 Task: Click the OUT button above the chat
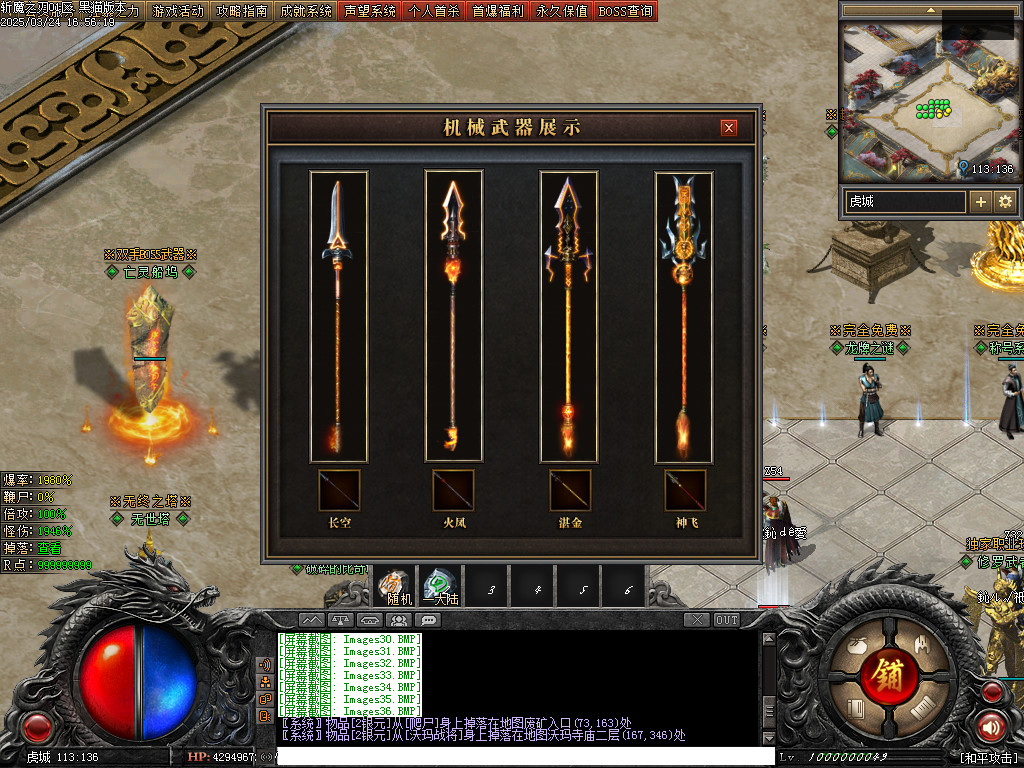(x=726, y=620)
